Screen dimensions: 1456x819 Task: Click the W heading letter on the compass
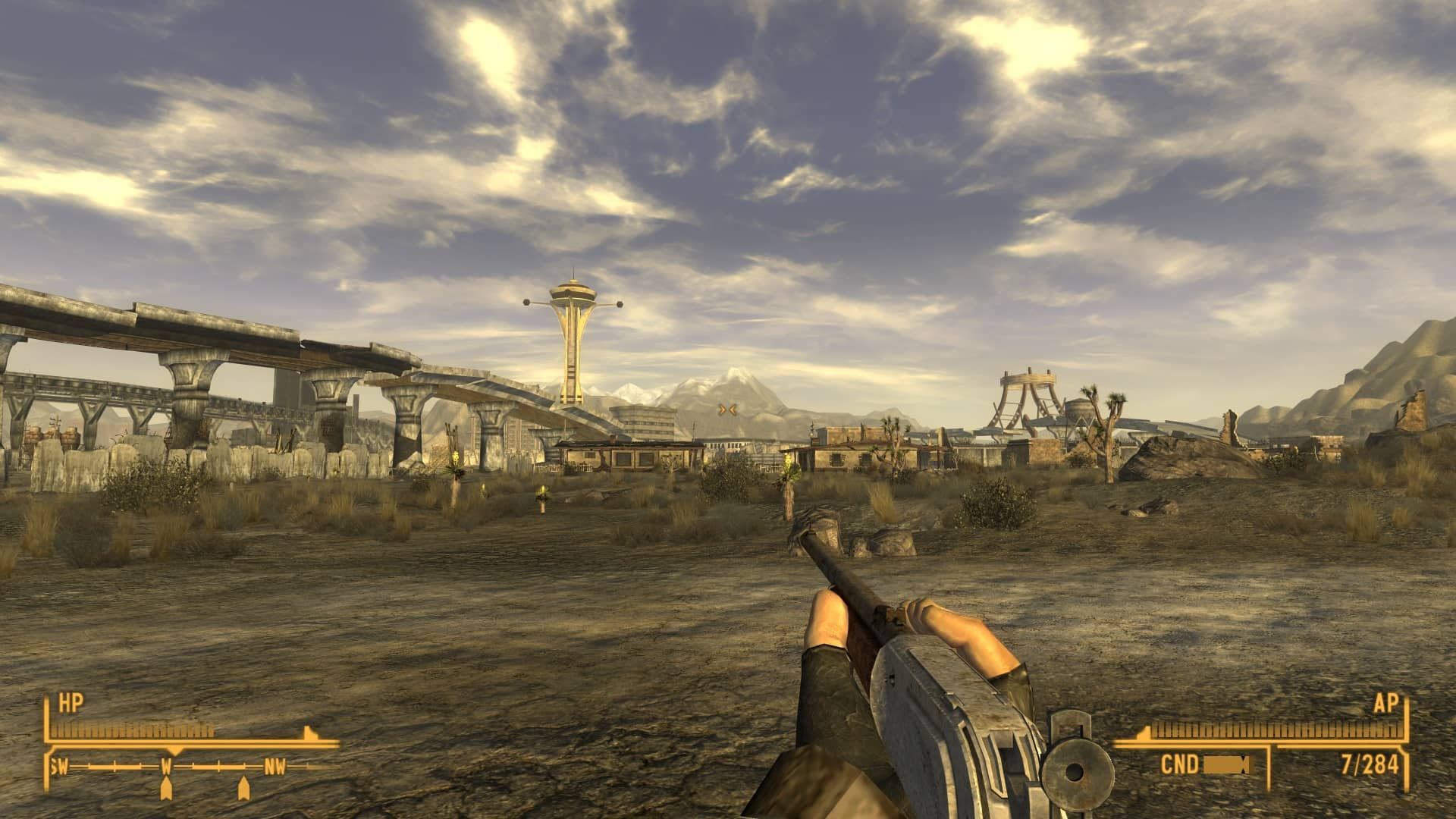pyautogui.click(x=168, y=766)
